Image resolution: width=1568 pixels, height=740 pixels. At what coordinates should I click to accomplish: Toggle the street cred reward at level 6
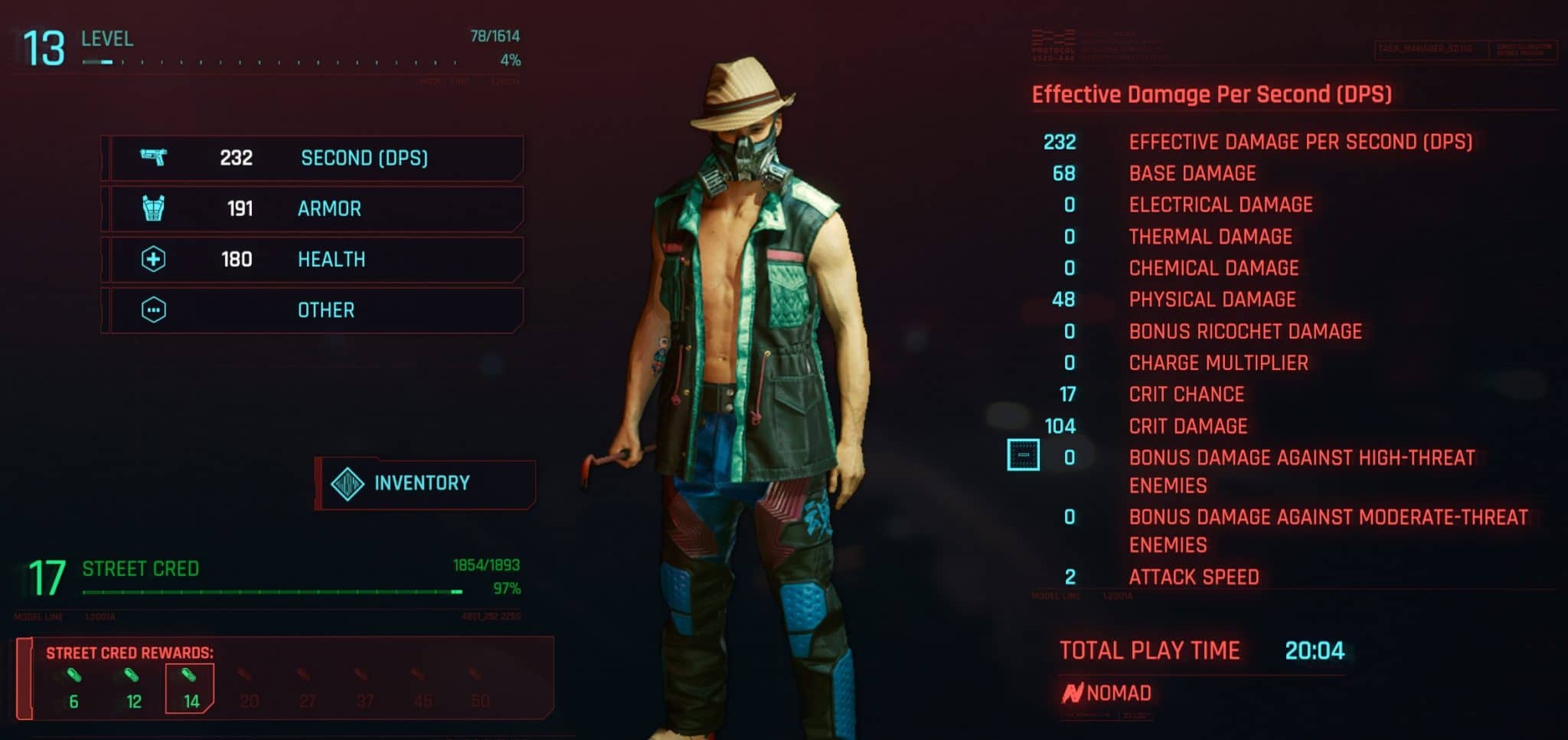pos(73,676)
